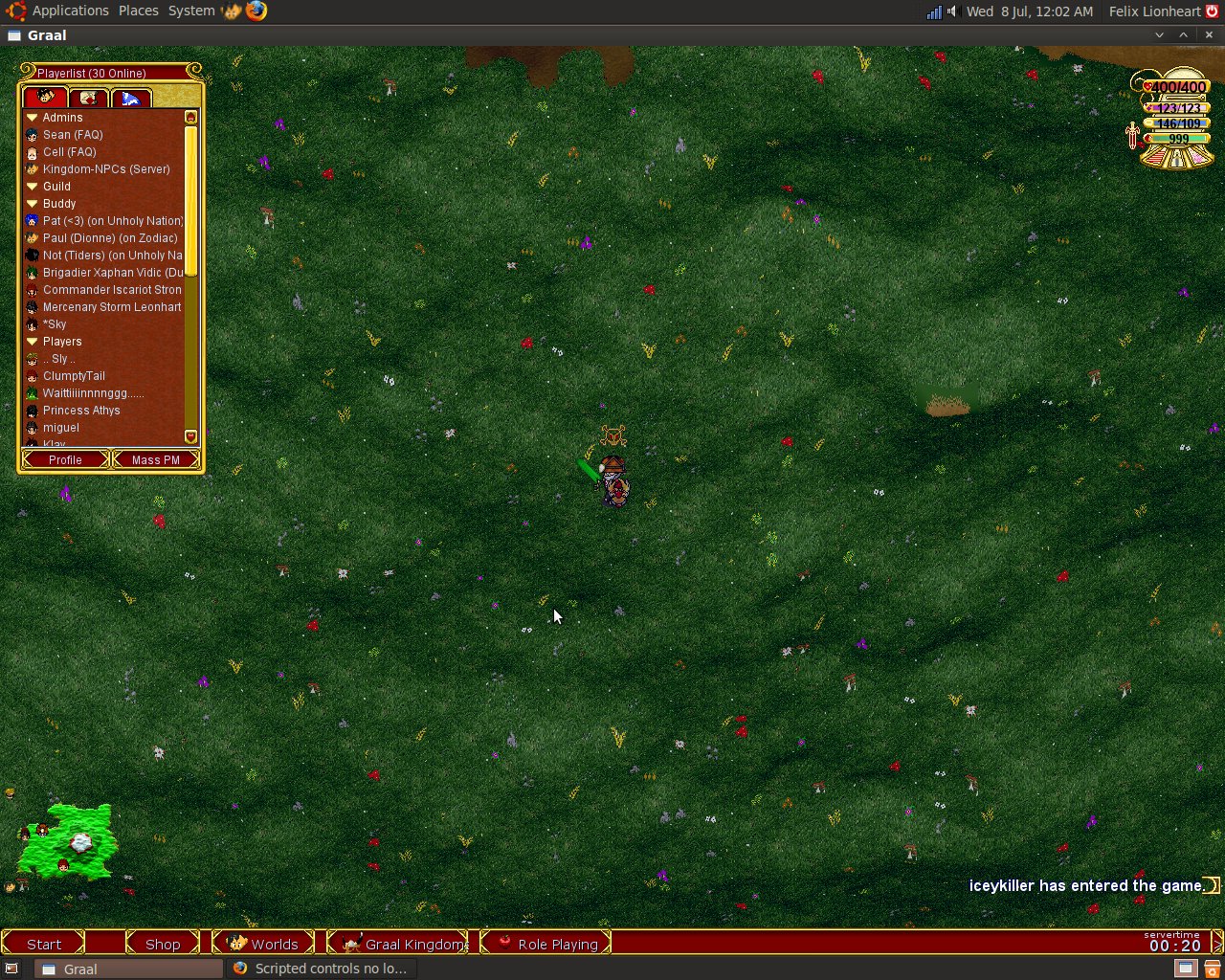The height and width of the screenshot is (980, 1225).
Task: Open the Start menu in the game bar
Action: (x=44, y=944)
